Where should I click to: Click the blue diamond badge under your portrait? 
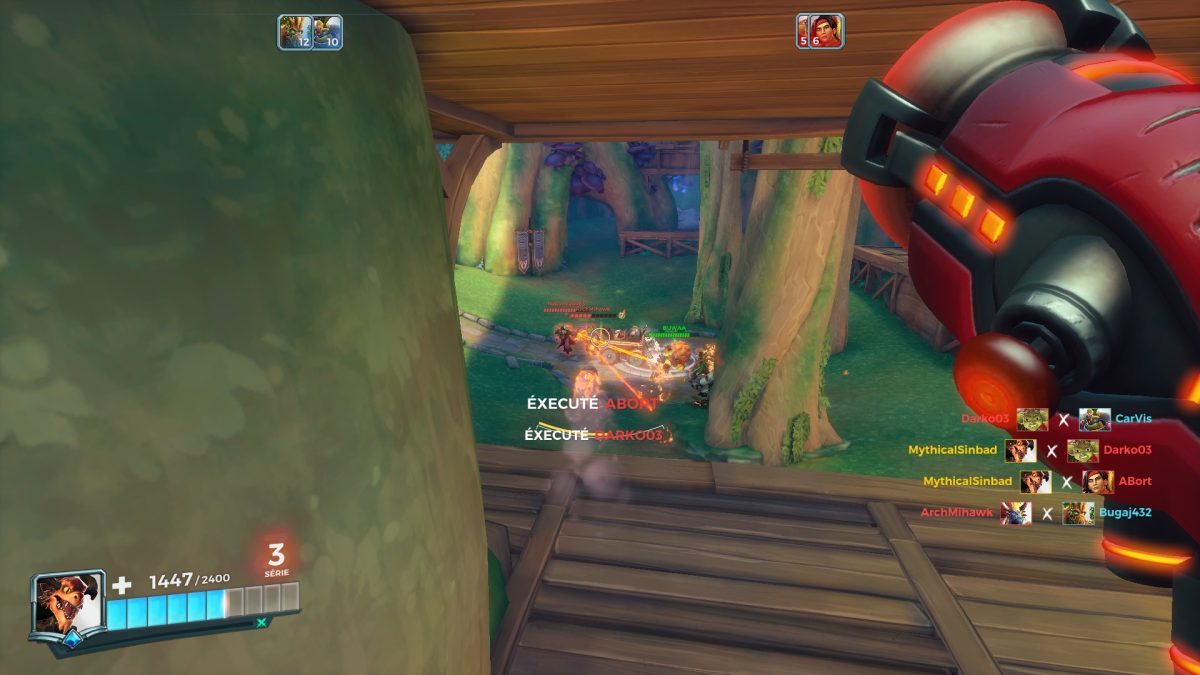tap(71, 641)
